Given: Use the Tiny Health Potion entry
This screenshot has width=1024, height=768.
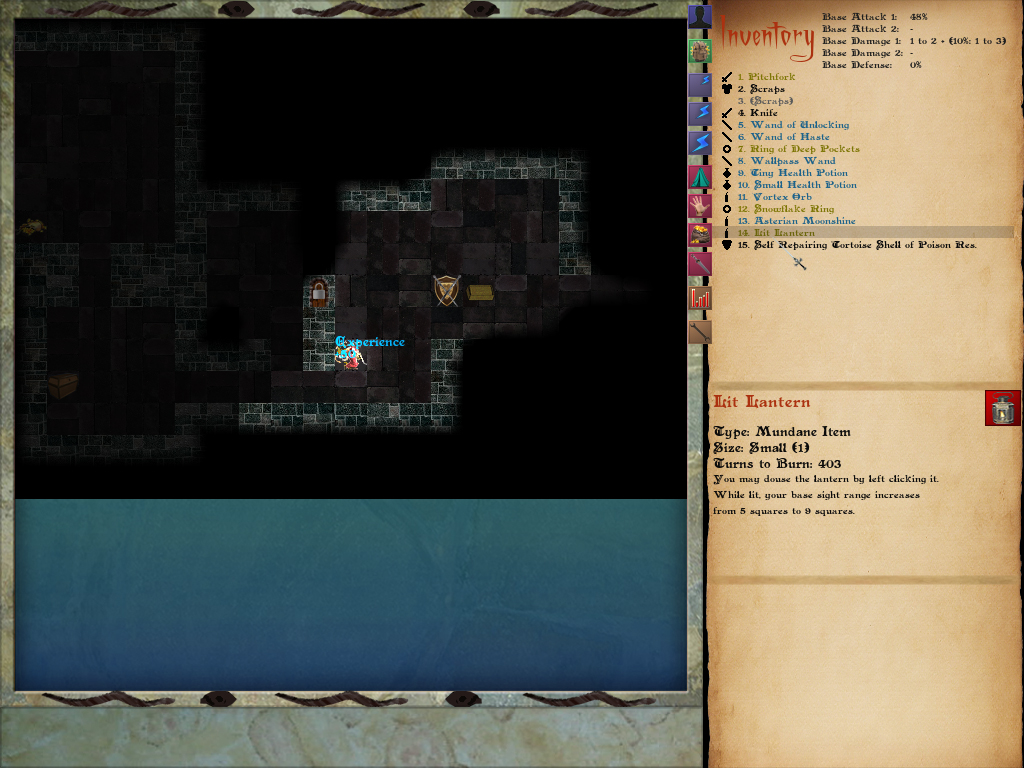Looking at the screenshot, I should point(798,173).
